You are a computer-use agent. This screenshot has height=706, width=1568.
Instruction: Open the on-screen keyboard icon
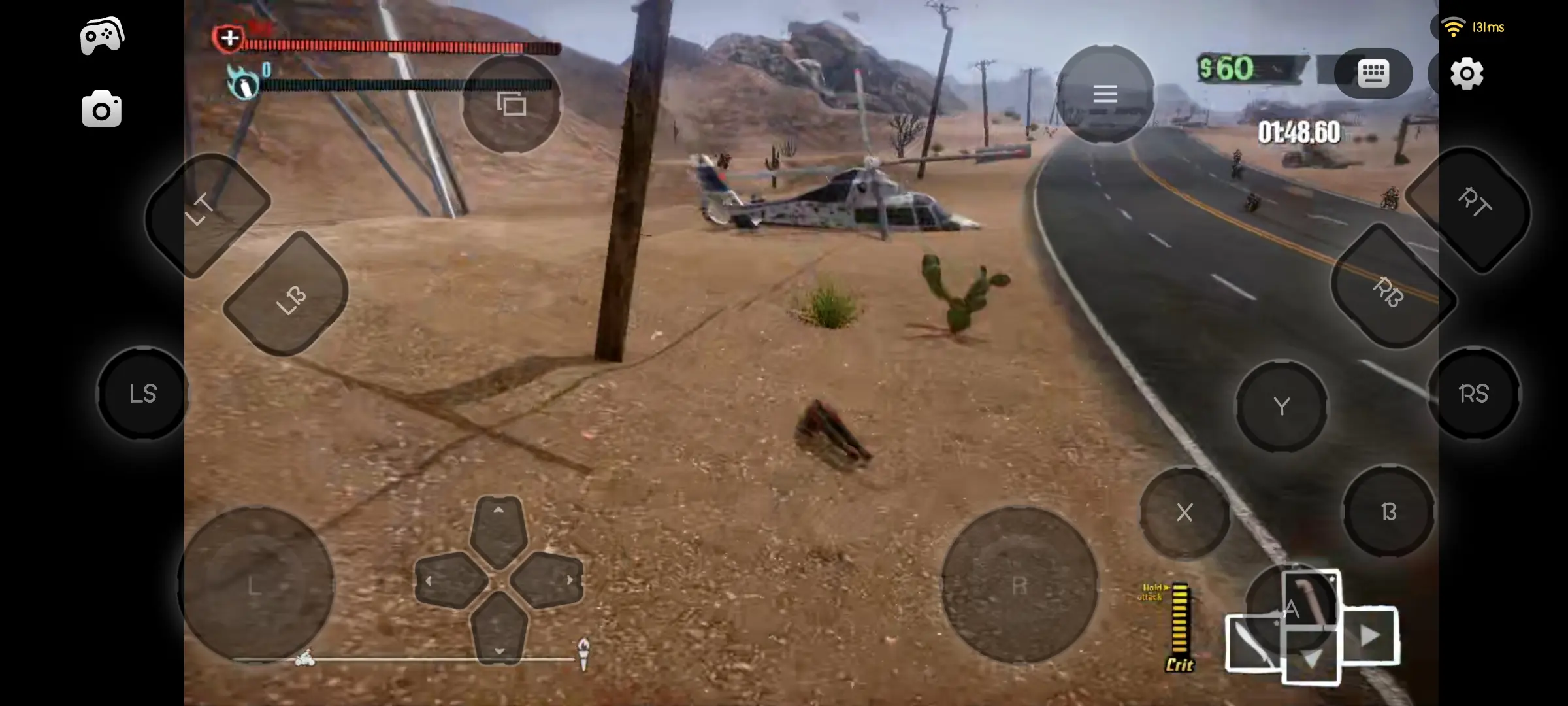pyautogui.click(x=1373, y=74)
